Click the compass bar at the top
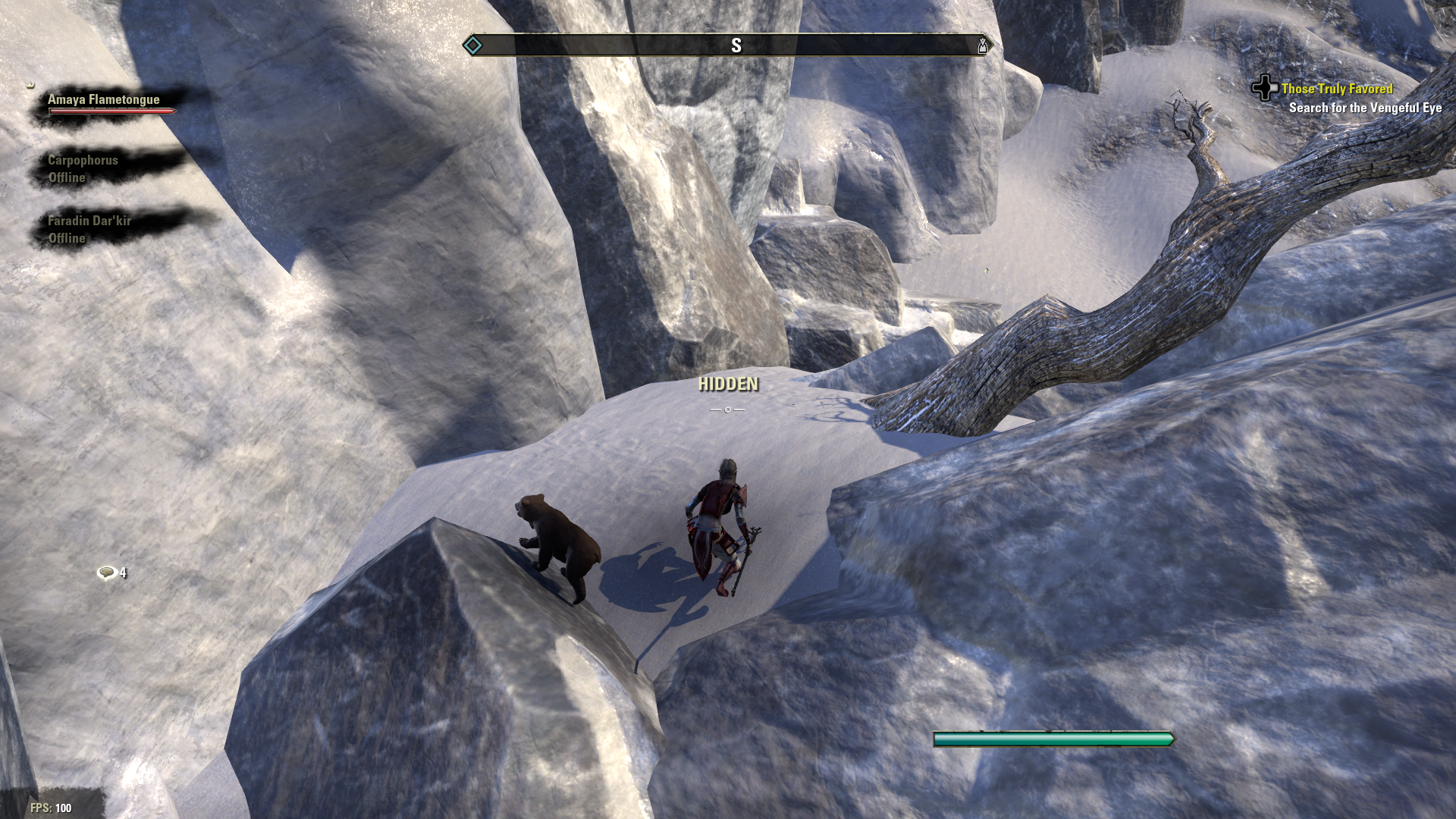The height and width of the screenshot is (819, 1456). point(728,45)
